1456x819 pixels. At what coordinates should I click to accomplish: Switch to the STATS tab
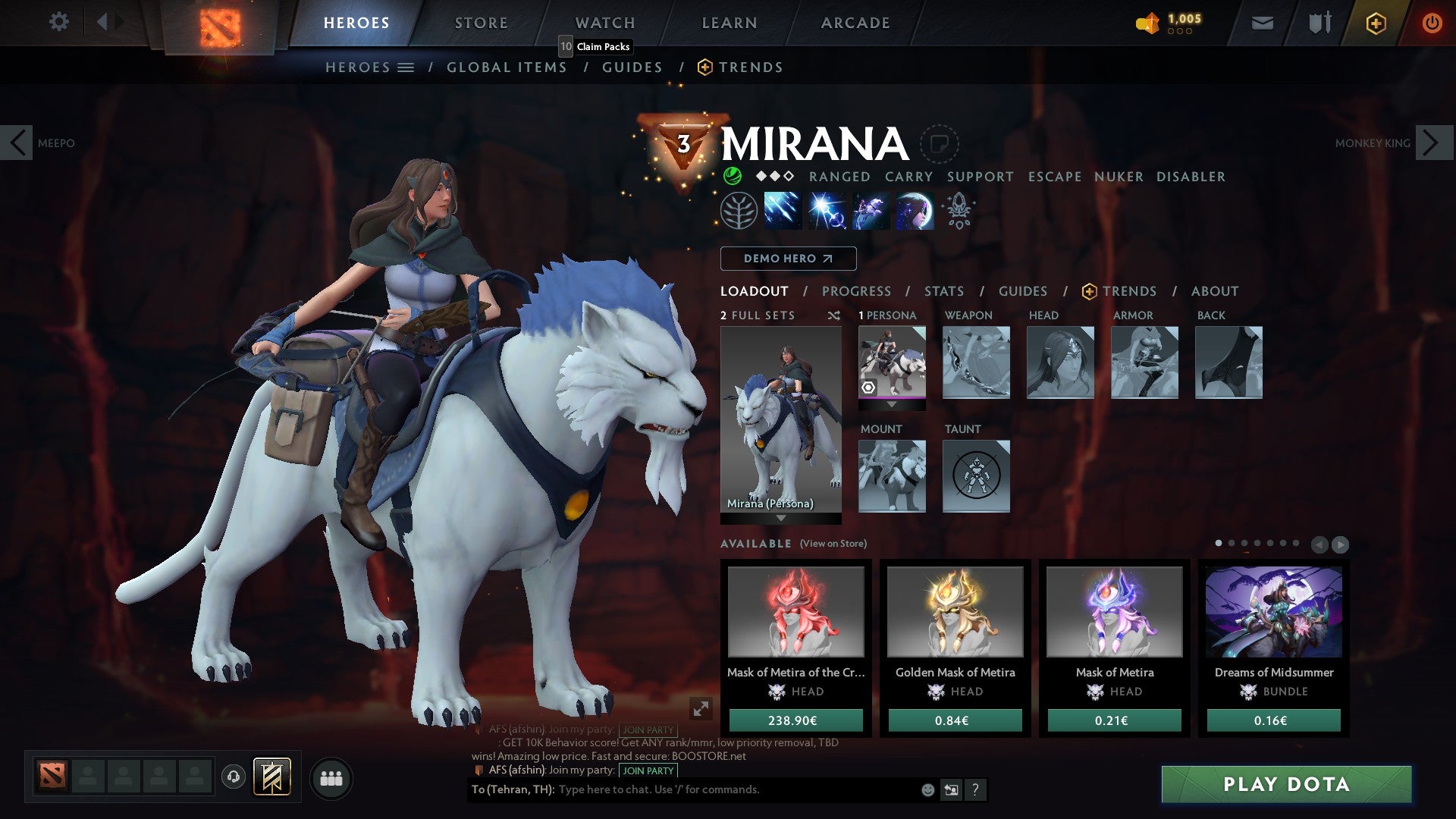pyautogui.click(x=943, y=291)
